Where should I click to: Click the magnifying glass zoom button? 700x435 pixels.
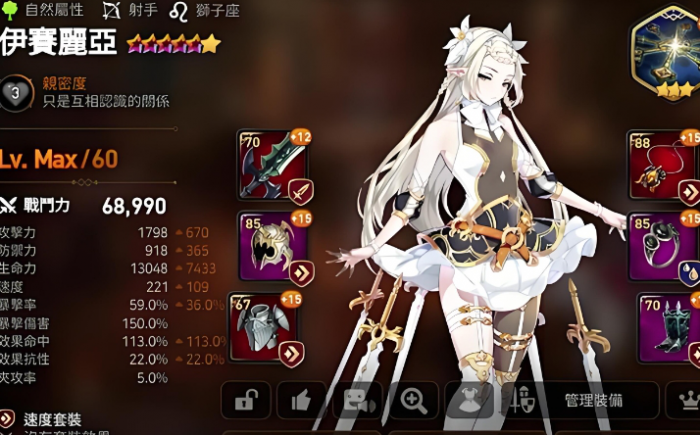click(x=412, y=400)
